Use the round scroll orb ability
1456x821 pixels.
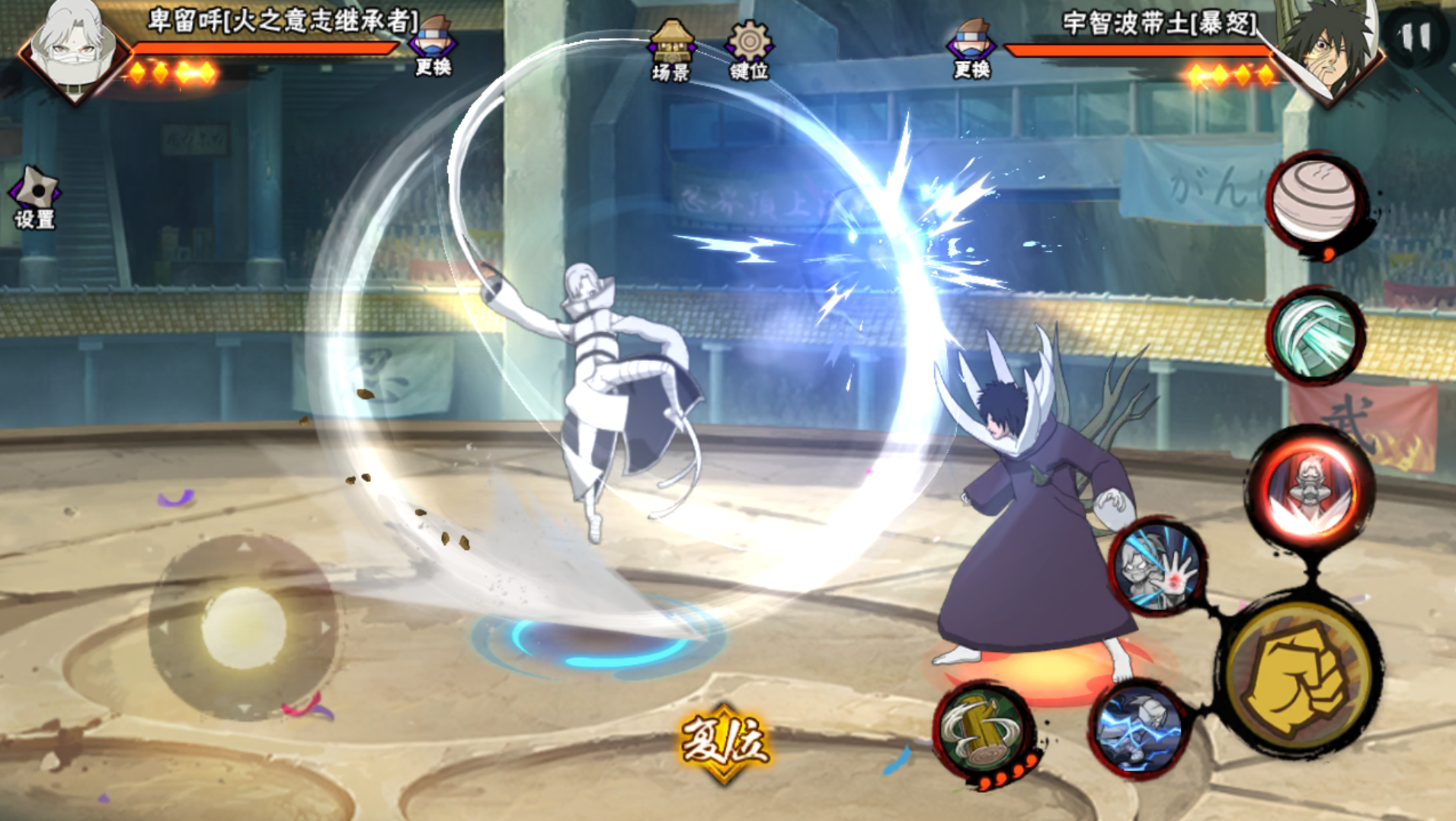click(1315, 200)
